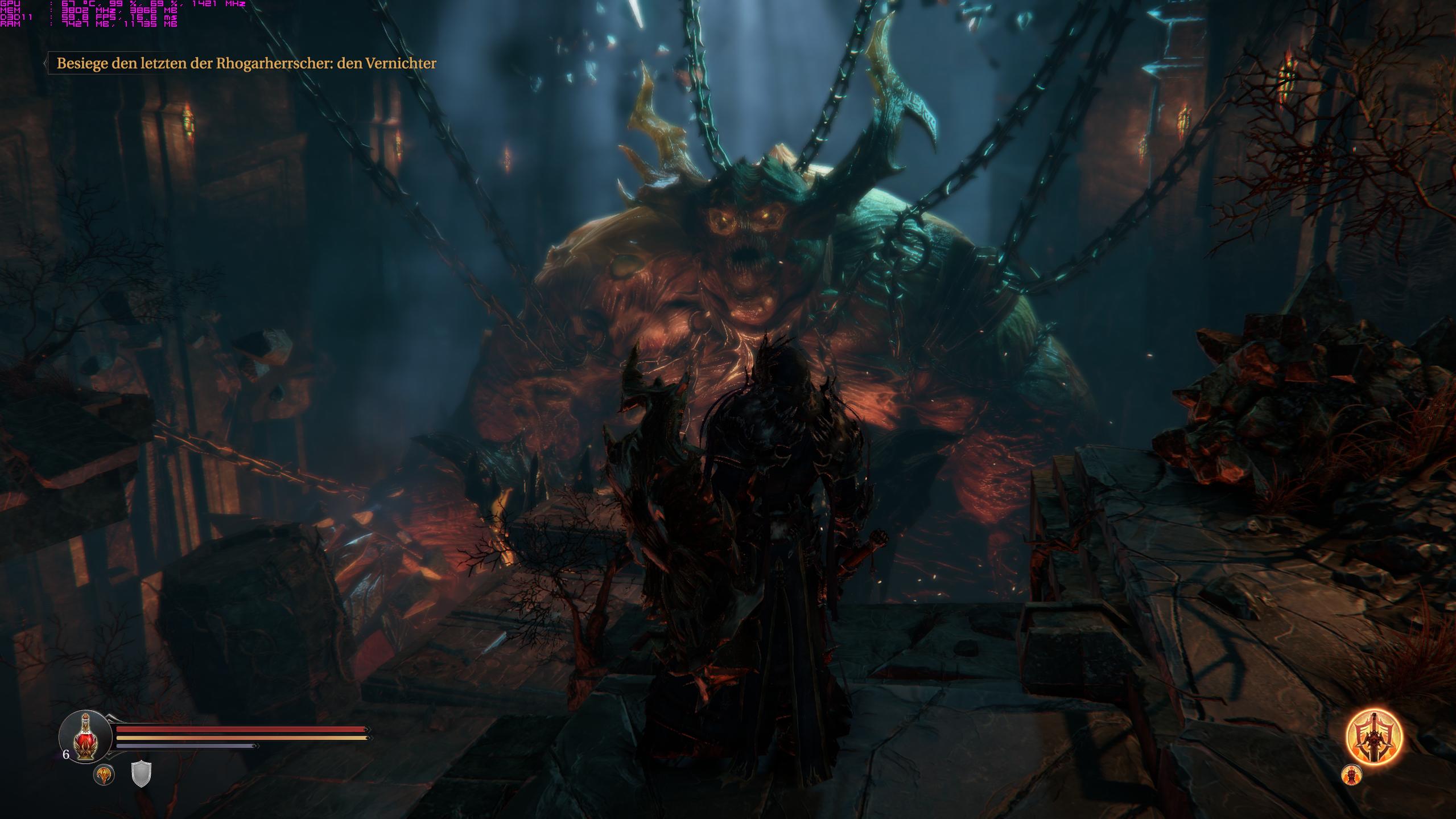1456x819 pixels.
Task: Open the Vernichter quest objective banner
Action: pyautogui.click(x=246, y=63)
